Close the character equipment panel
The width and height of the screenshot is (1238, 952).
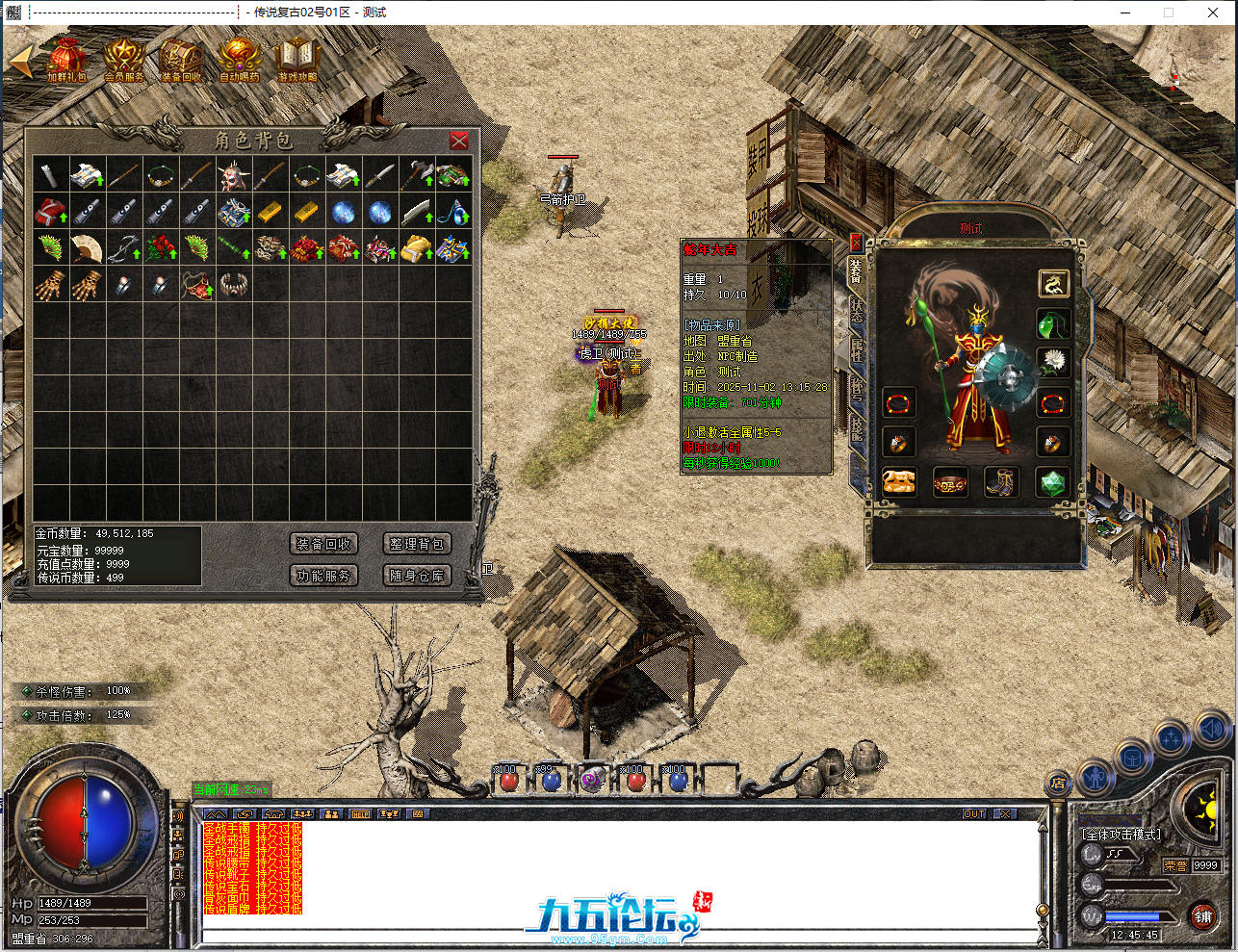pyautogui.click(x=856, y=242)
